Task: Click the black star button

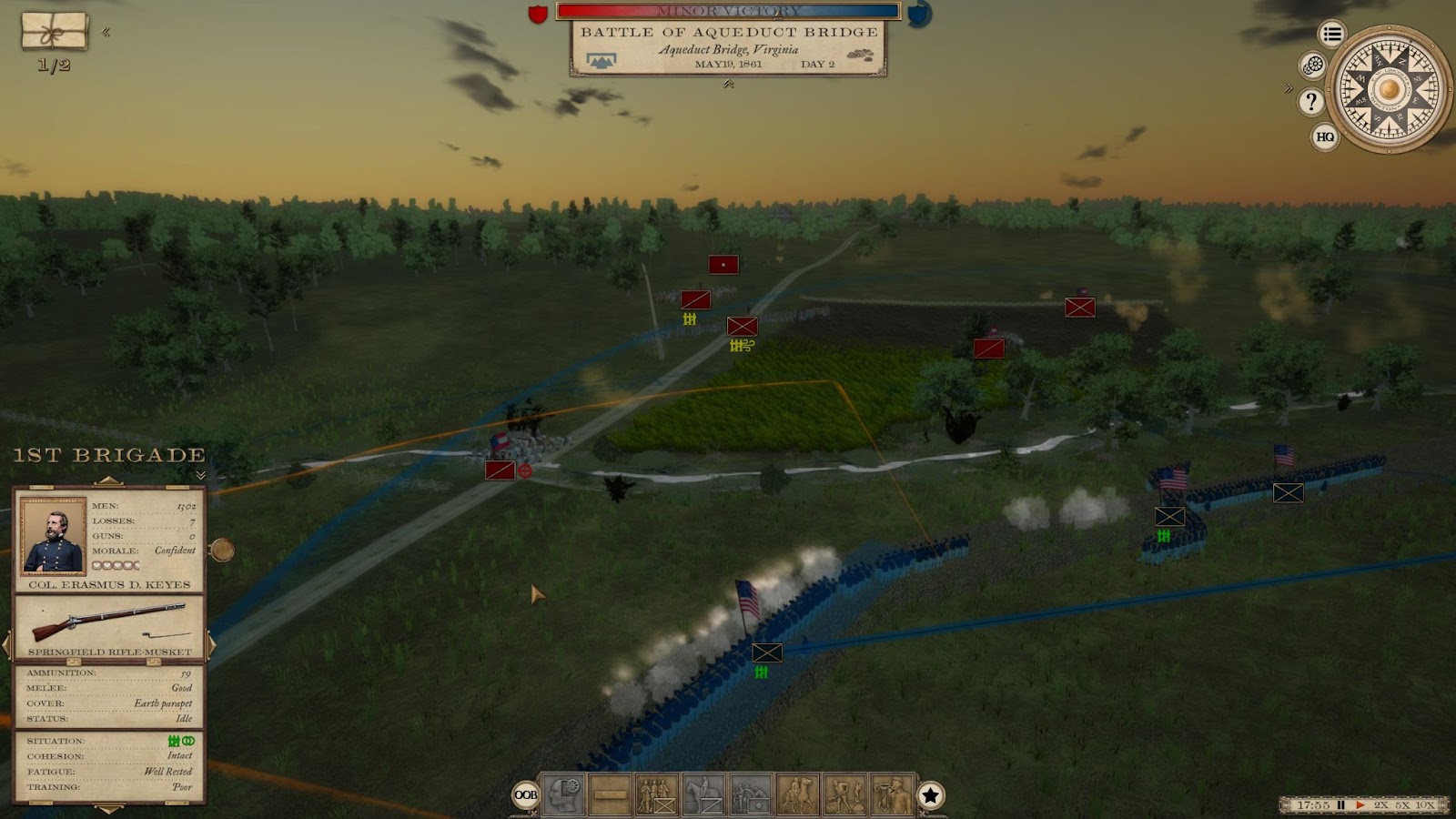Action: click(930, 795)
